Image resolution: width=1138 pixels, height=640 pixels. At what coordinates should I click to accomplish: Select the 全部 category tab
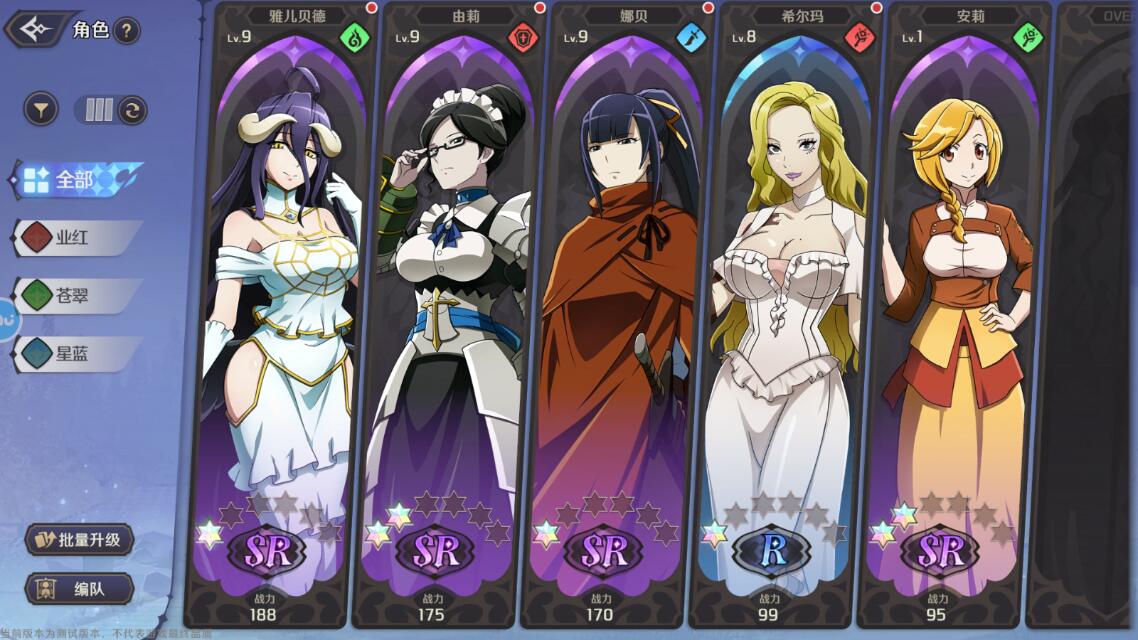[75, 180]
